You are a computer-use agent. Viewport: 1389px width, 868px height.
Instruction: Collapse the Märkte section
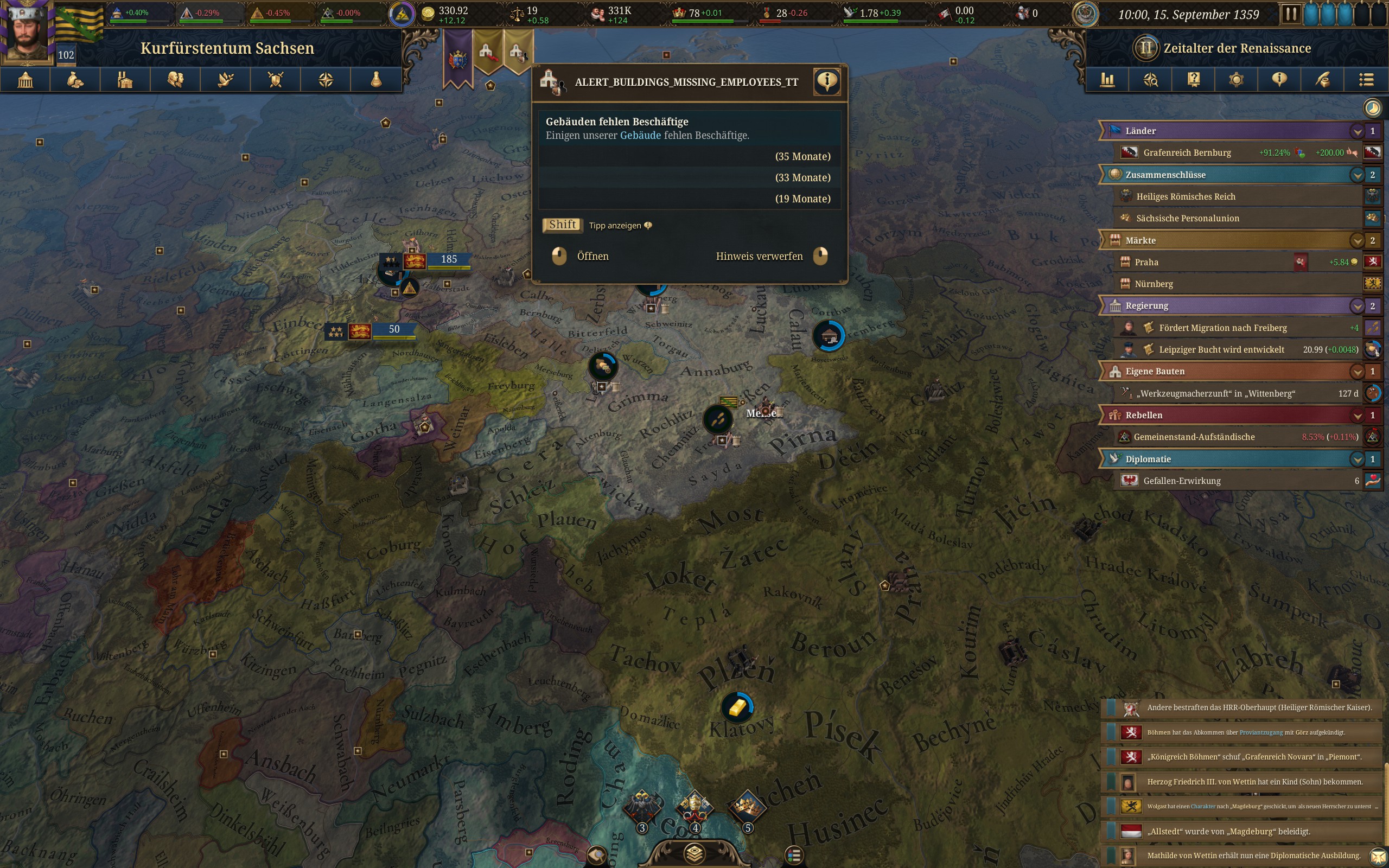[x=1358, y=240]
